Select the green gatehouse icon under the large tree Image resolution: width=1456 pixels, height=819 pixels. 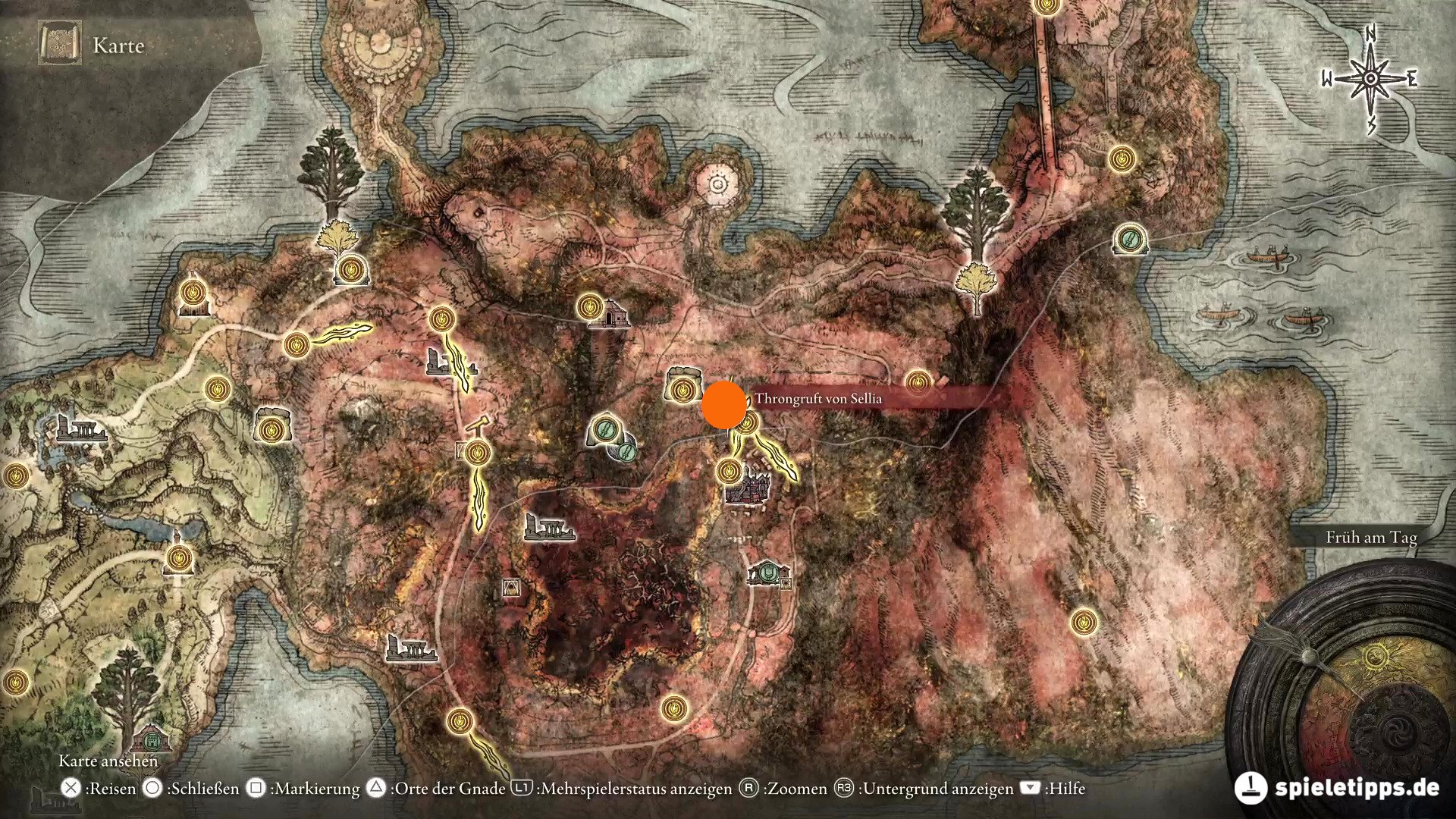[x=149, y=738]
